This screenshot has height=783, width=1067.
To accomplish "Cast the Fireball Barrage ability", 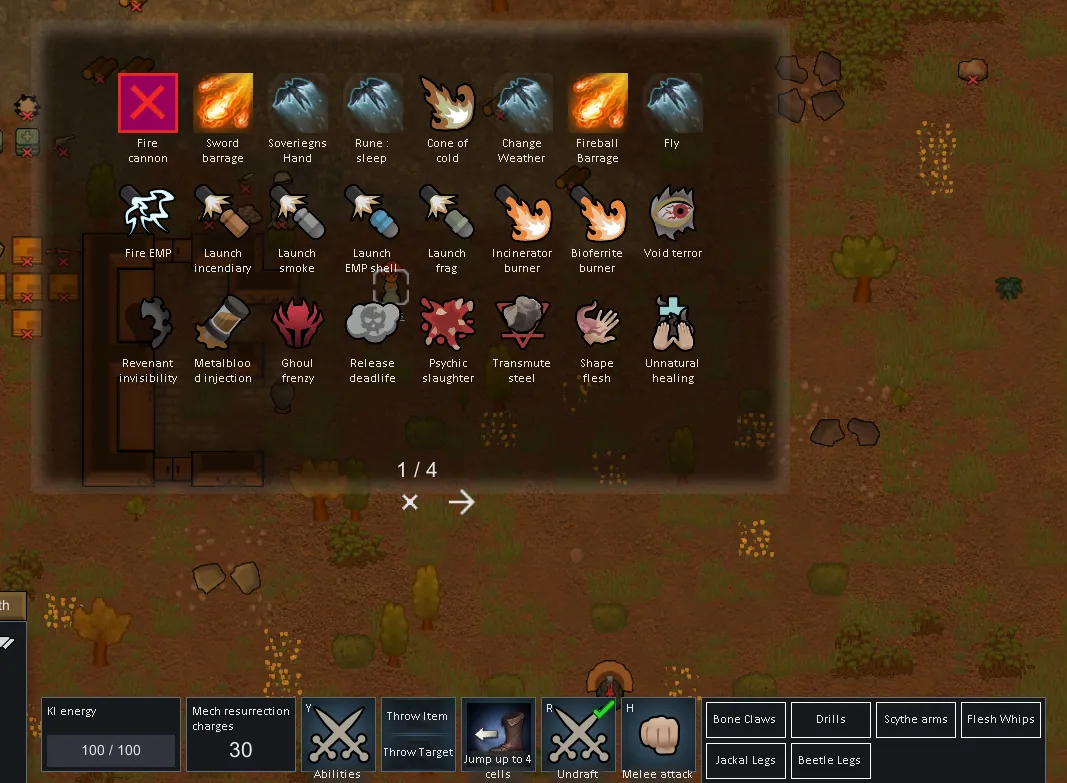I will click(597, 103).
